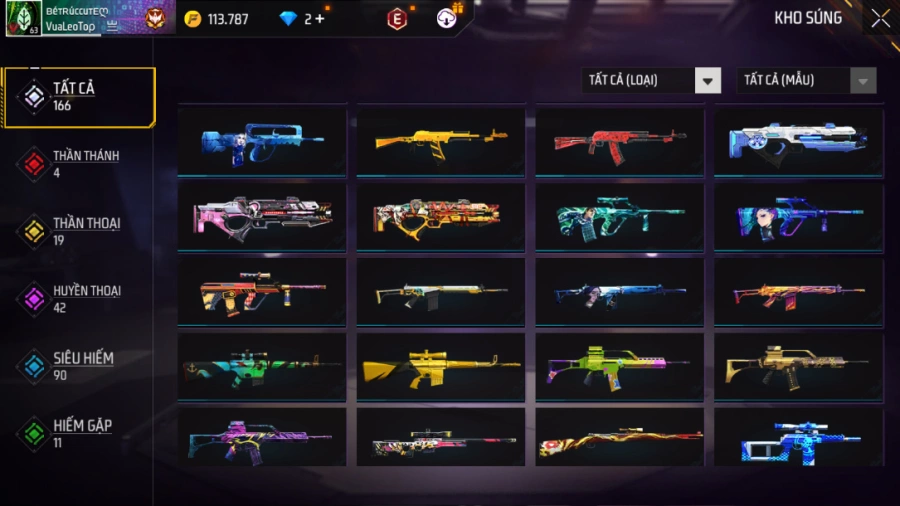
Task: Choose the white and blue shotgun skin
Action: tap(798, 142)
